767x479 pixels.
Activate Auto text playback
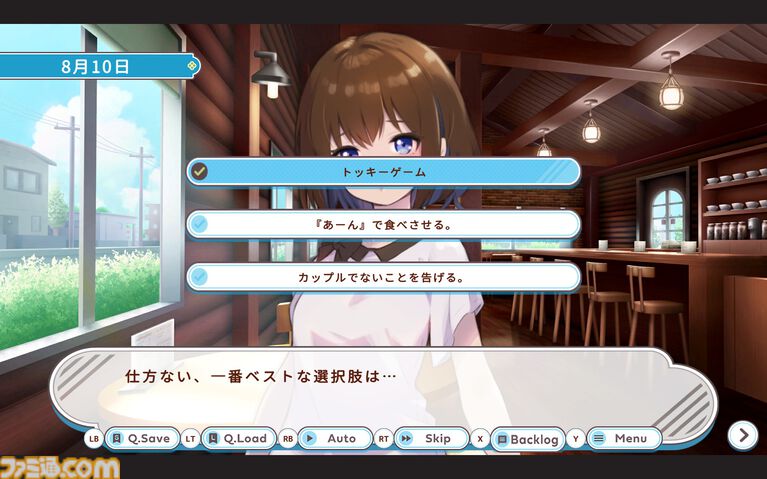click(335, 438)
